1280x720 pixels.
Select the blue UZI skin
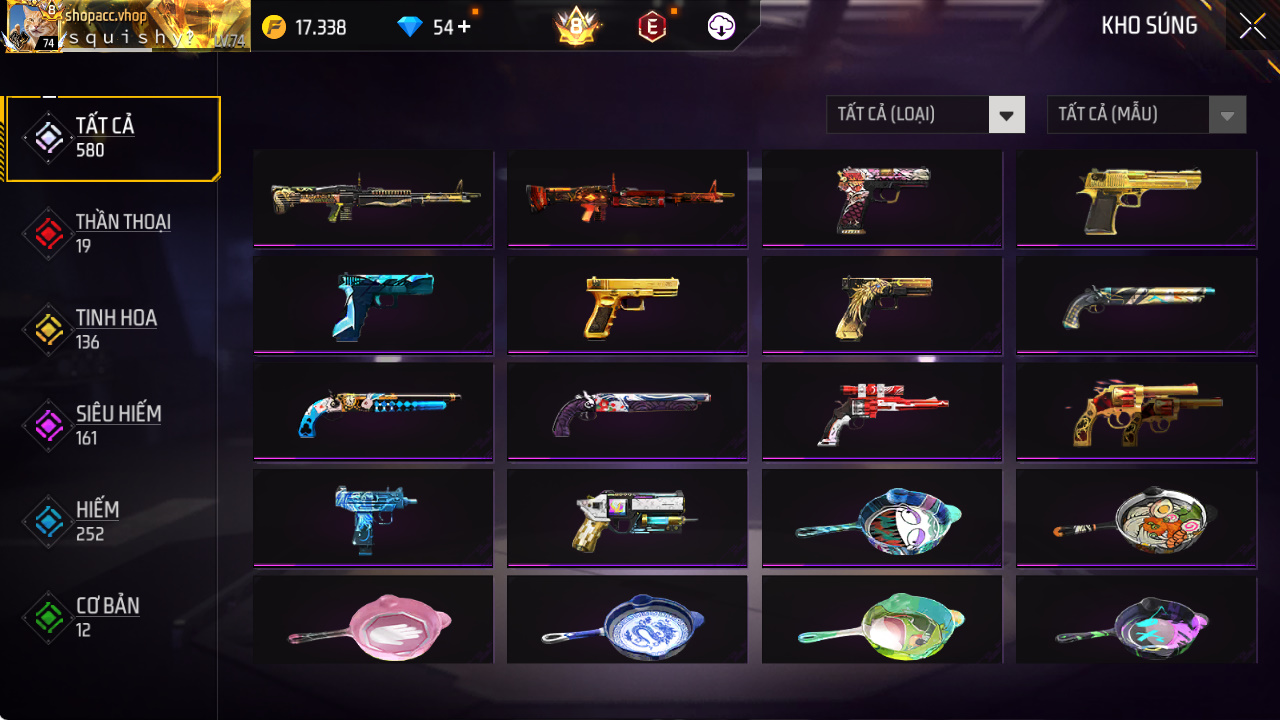[373, 518]
